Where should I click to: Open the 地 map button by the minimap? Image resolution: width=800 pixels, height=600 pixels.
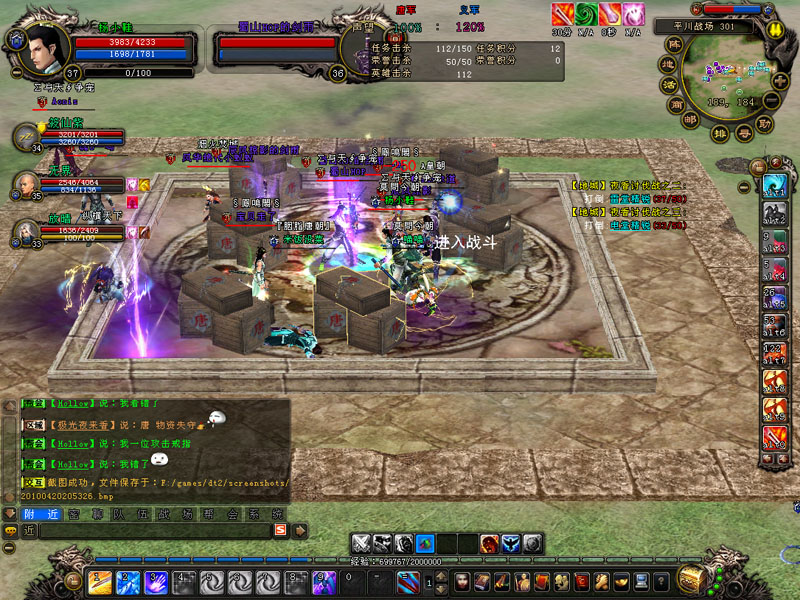(667, 65)
